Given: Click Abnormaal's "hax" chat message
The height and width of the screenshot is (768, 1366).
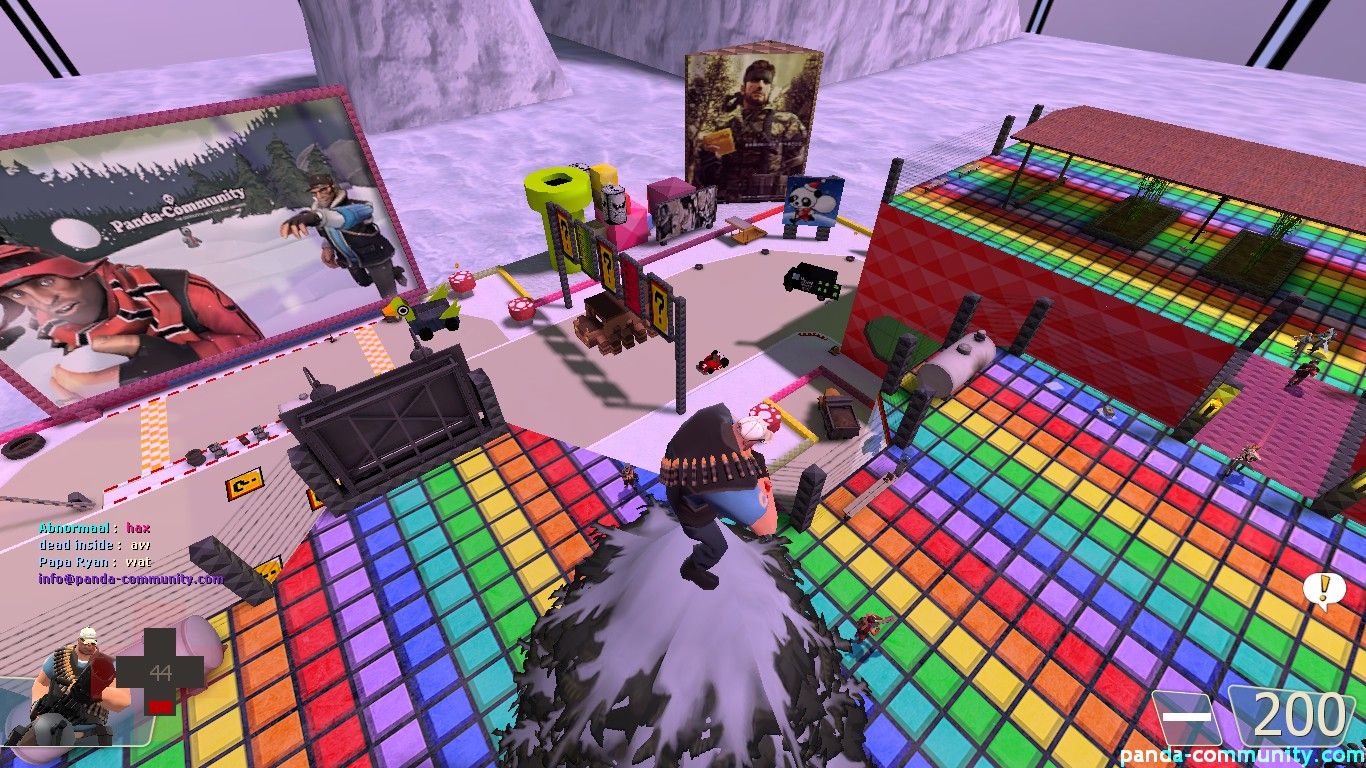Looking at the screenshot, I should click(138, 528).
